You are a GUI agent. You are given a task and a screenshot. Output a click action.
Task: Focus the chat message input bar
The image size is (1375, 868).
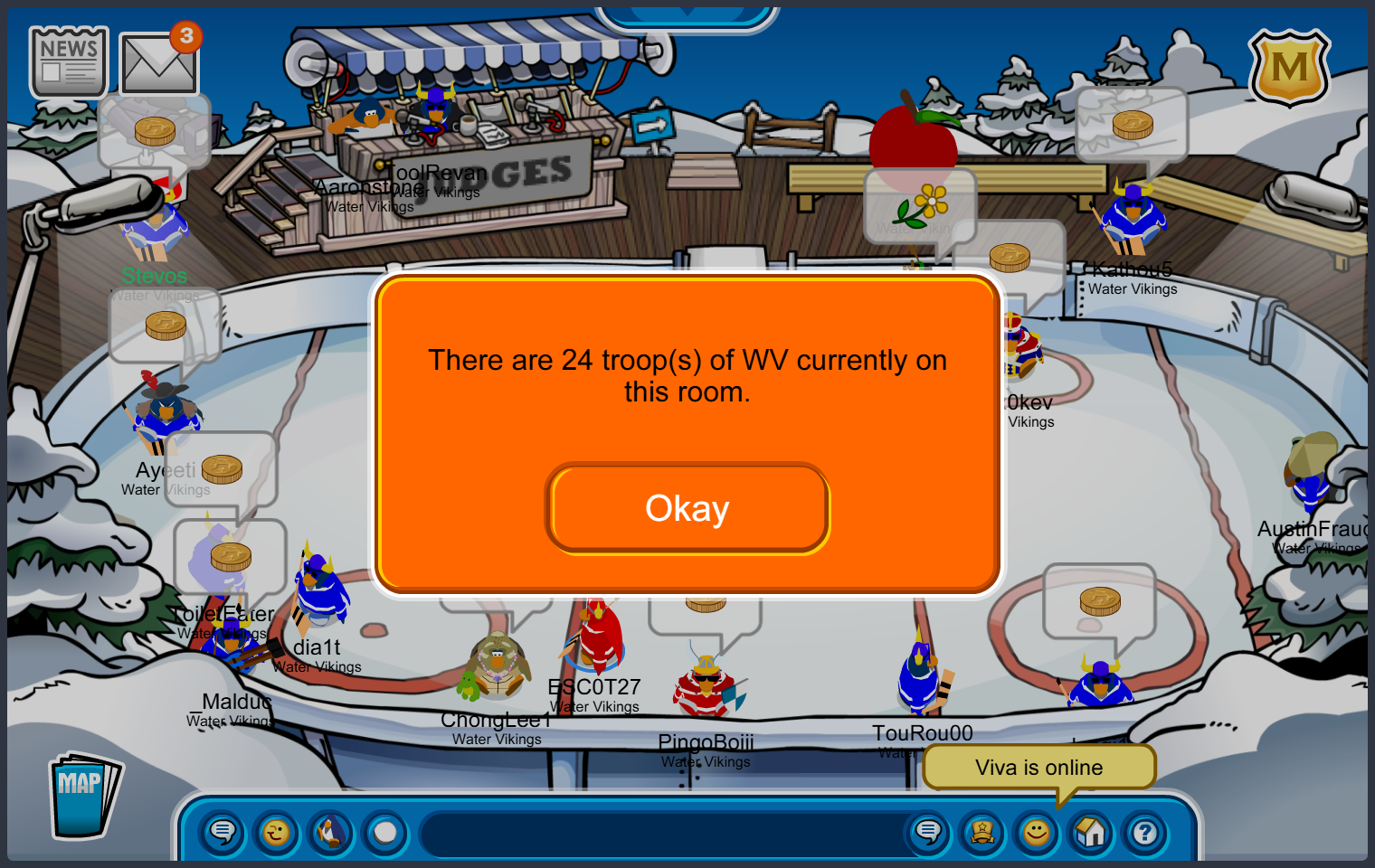tap(660, 834)
